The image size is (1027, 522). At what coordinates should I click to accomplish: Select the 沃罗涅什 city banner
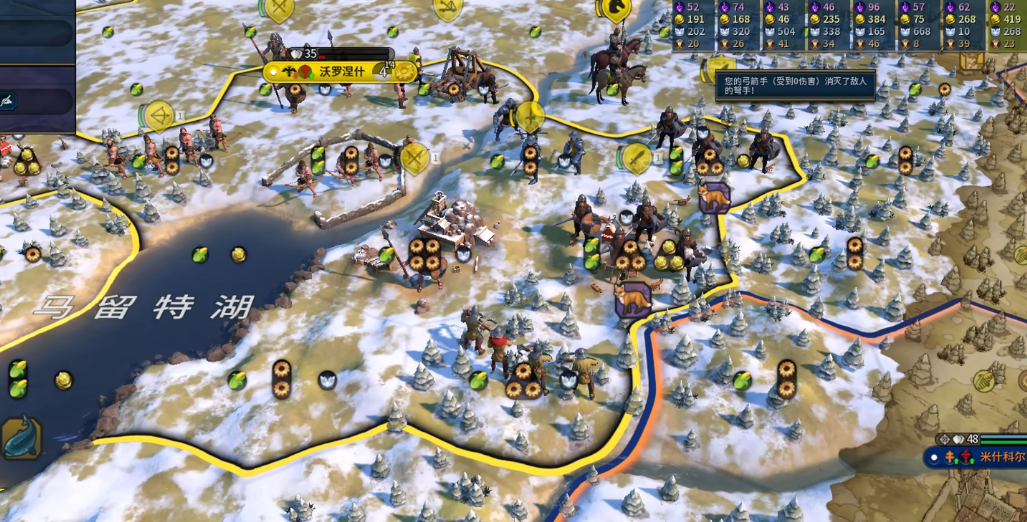click(x=328, y=72)
